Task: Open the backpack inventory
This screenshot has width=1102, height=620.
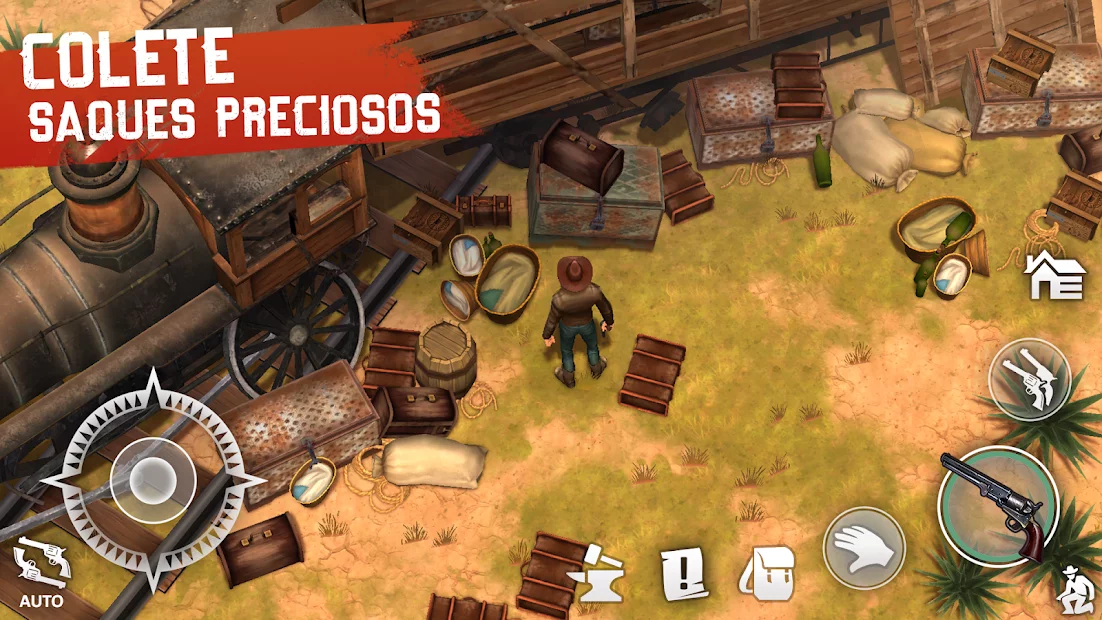Action: coord(767,574)
